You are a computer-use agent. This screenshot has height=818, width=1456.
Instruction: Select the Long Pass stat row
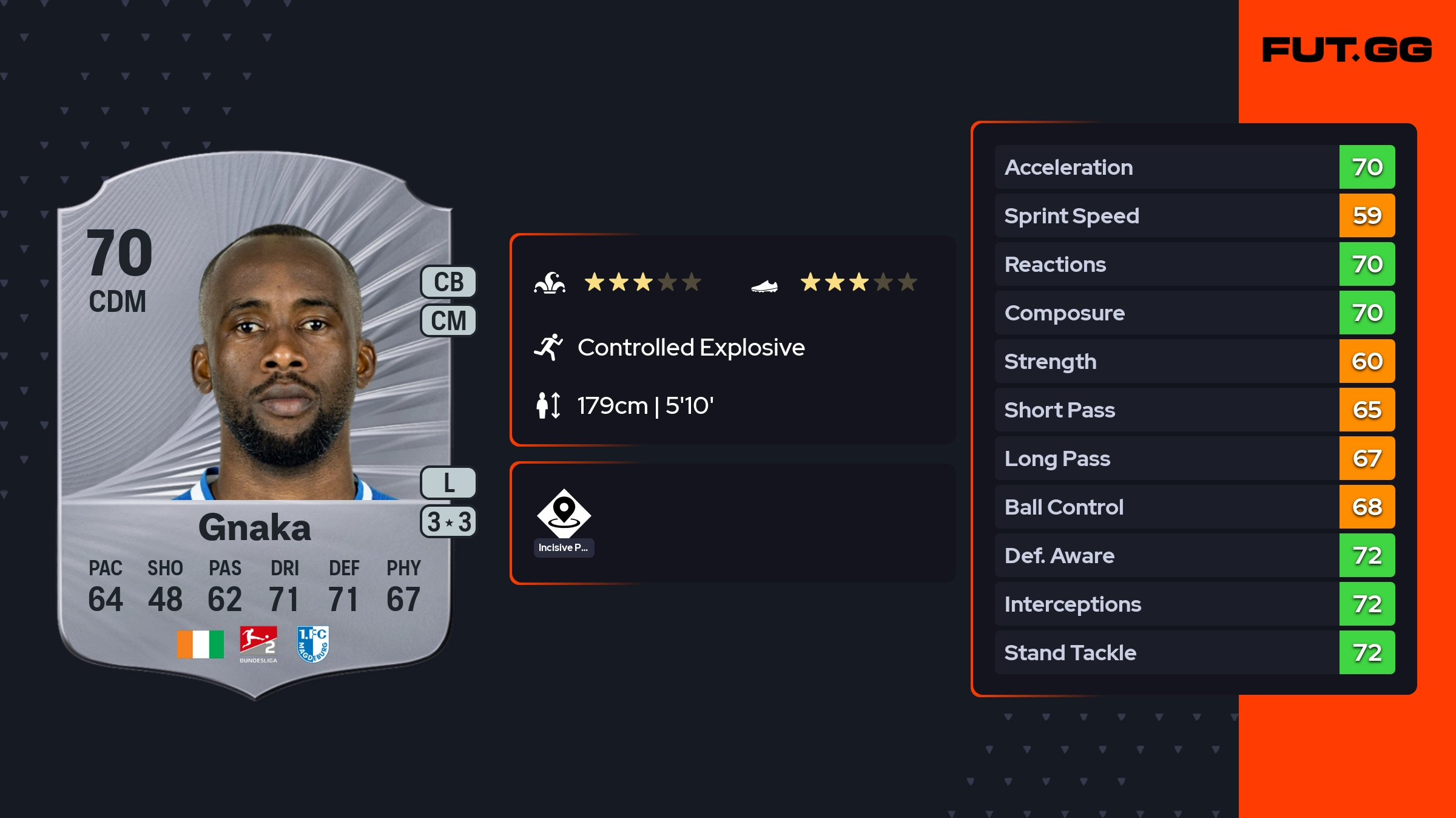(x=1194, y=458)
